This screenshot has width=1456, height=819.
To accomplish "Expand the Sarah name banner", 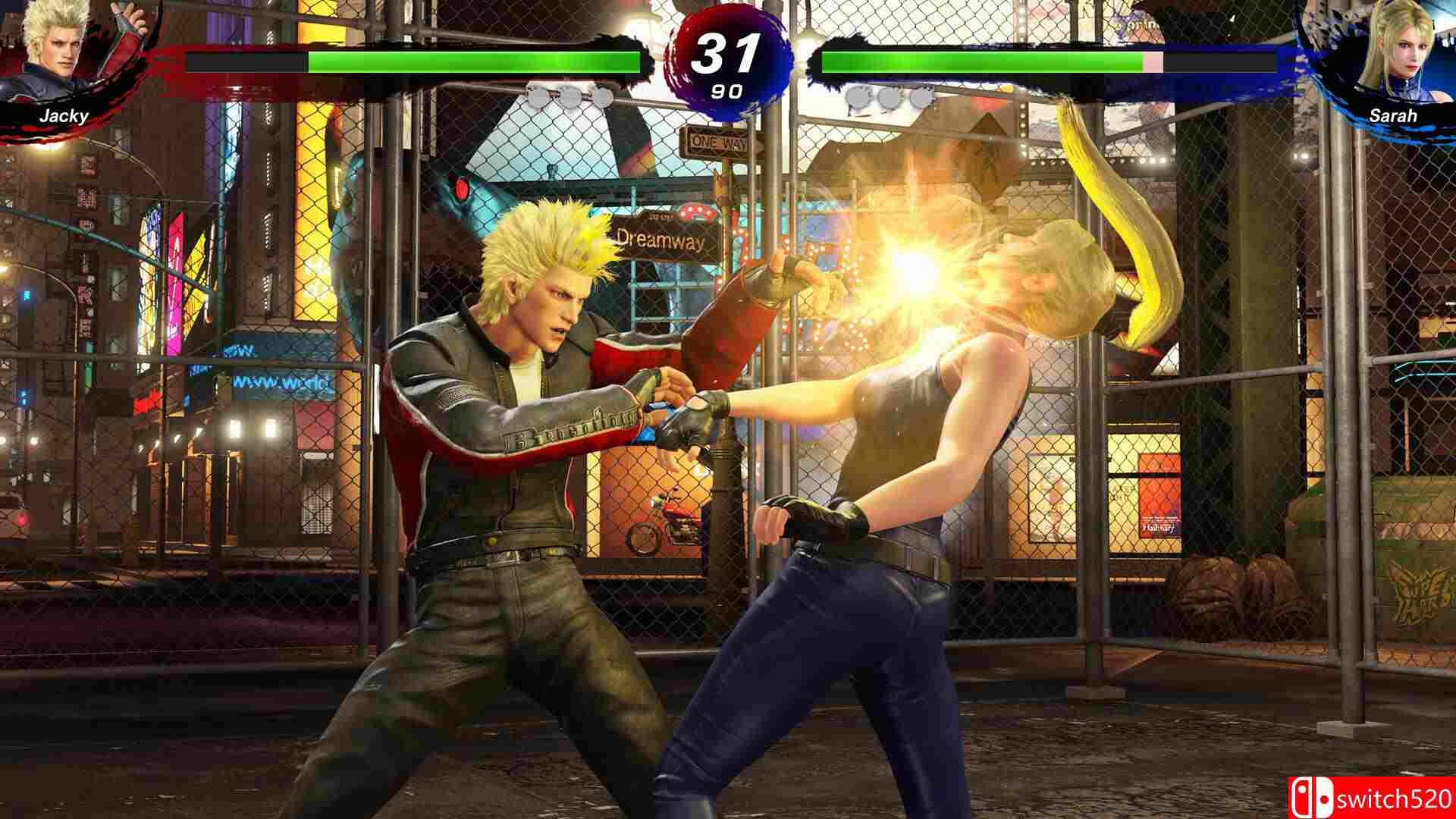I will click(x=1394, y=115).
